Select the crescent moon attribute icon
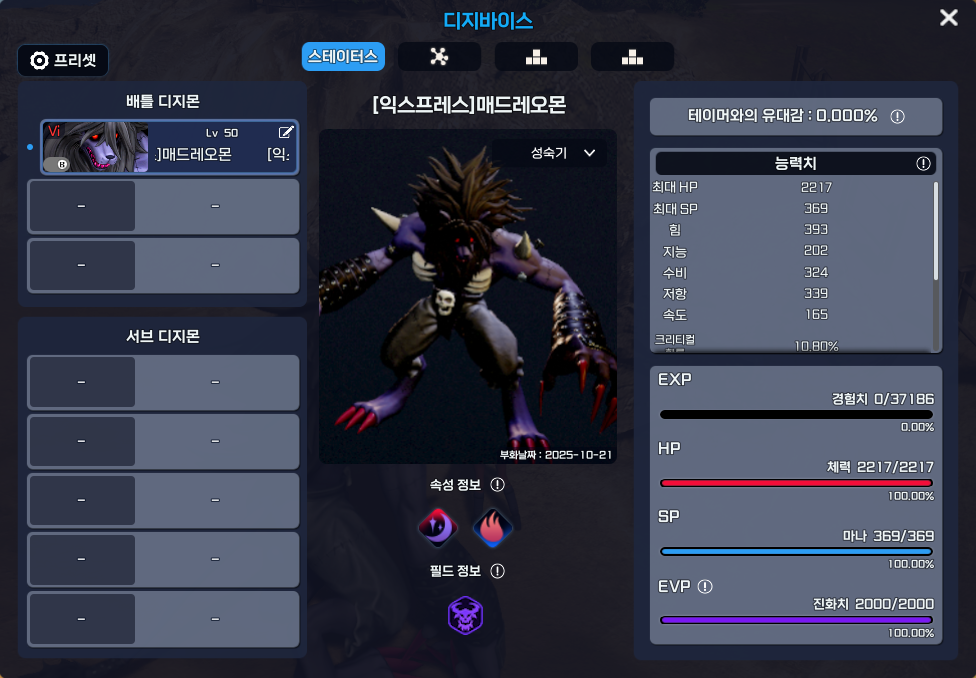The height and width of the screenshot is (678, 976). click(437, 526)
